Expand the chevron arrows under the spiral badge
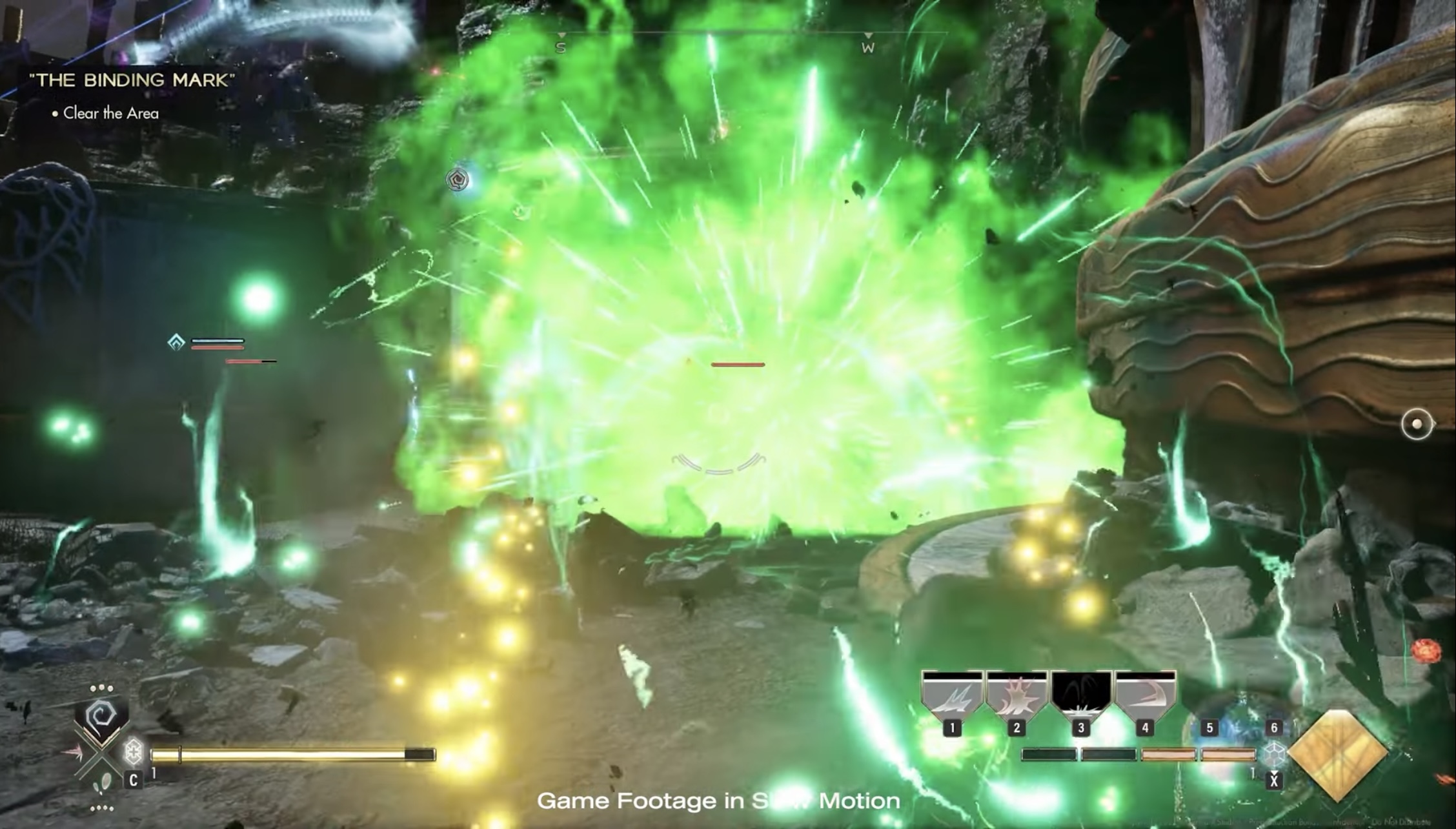Screen dimensions: 1456x829 [100, 738]
